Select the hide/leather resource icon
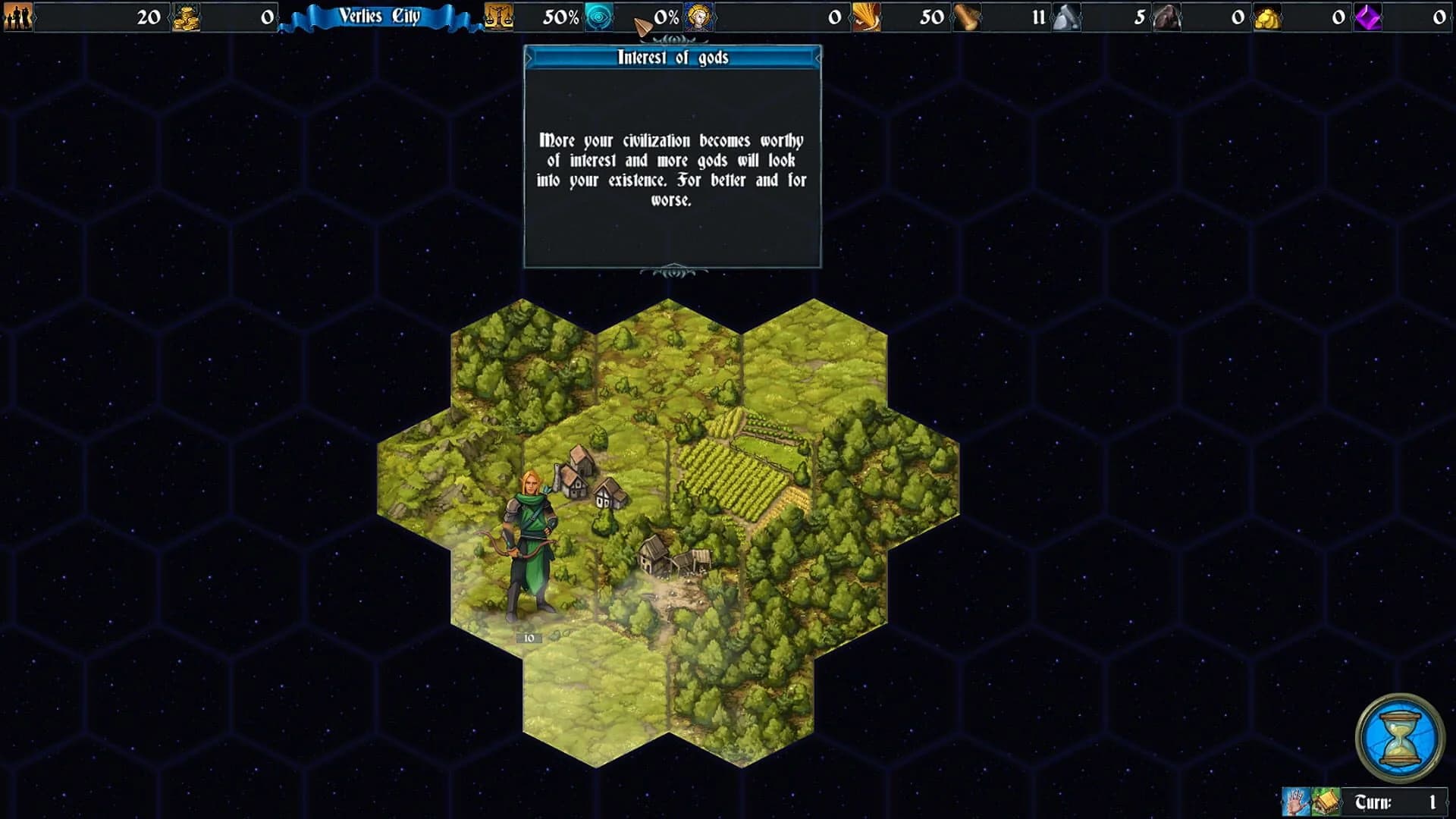The height and width of the screenshot is (819, 1456). point(1166,16)
